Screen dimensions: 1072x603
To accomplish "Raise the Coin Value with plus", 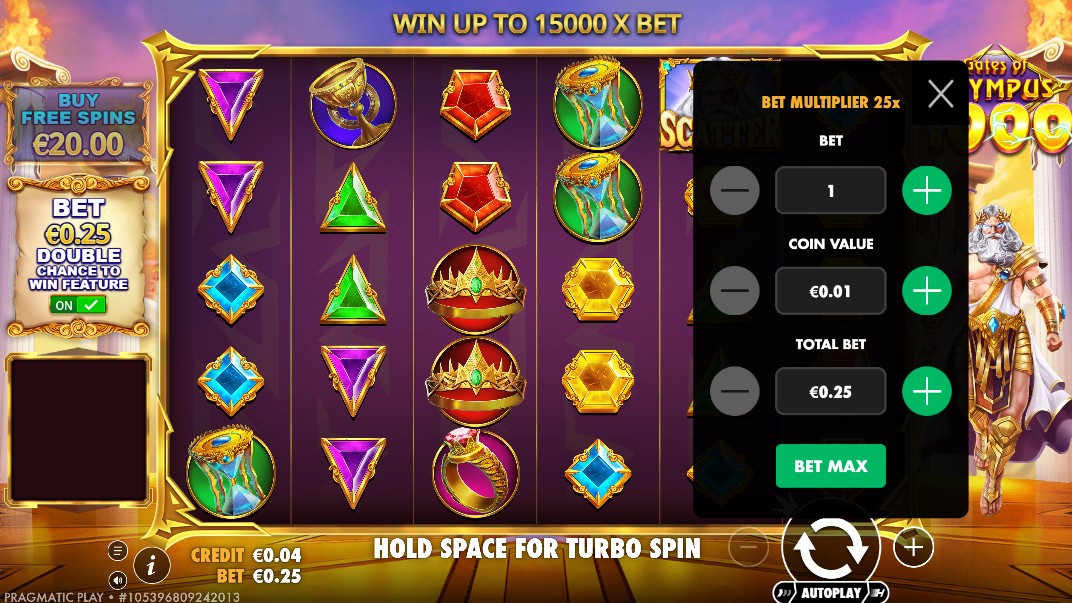I will coord(927,291).
